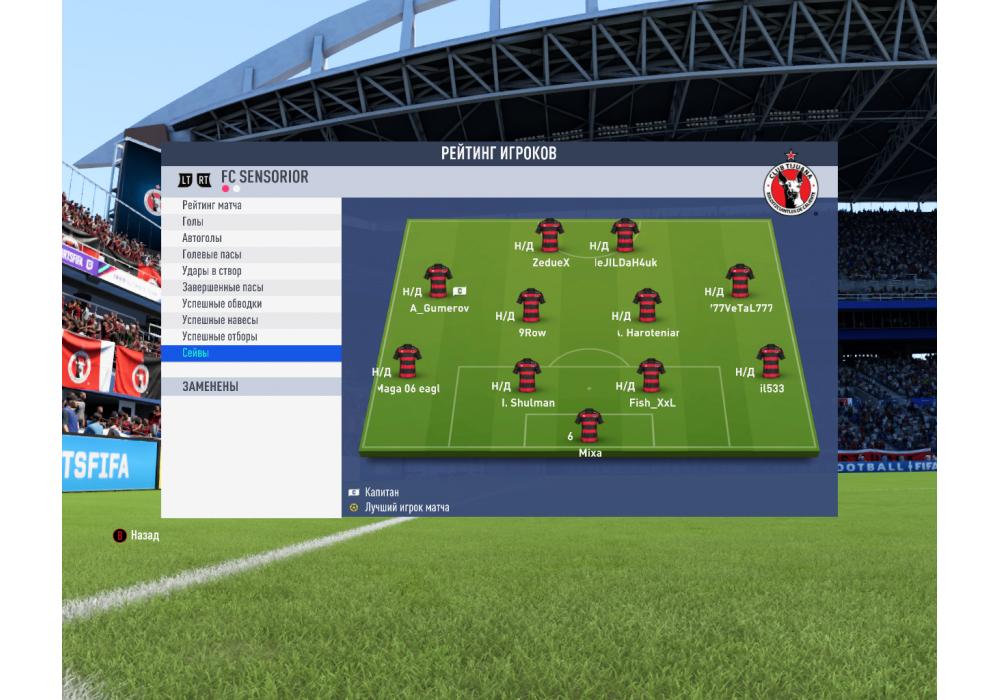Click player I. Shulman's shirt

(x=527, y=376)
